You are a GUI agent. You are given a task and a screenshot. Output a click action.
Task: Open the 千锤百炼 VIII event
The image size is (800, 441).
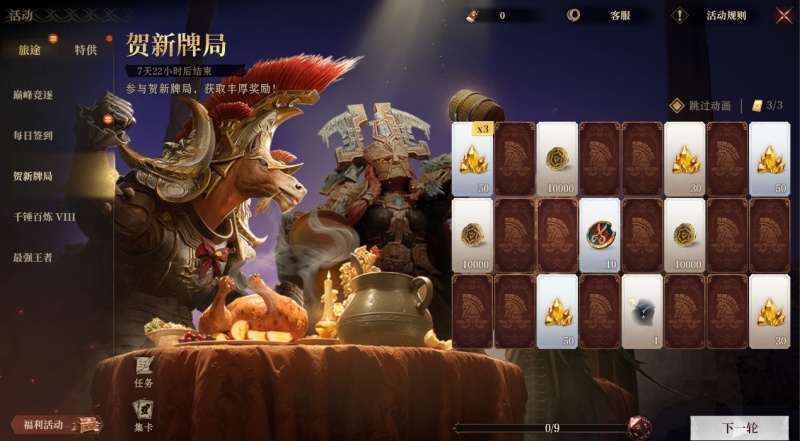coord(44,216)
